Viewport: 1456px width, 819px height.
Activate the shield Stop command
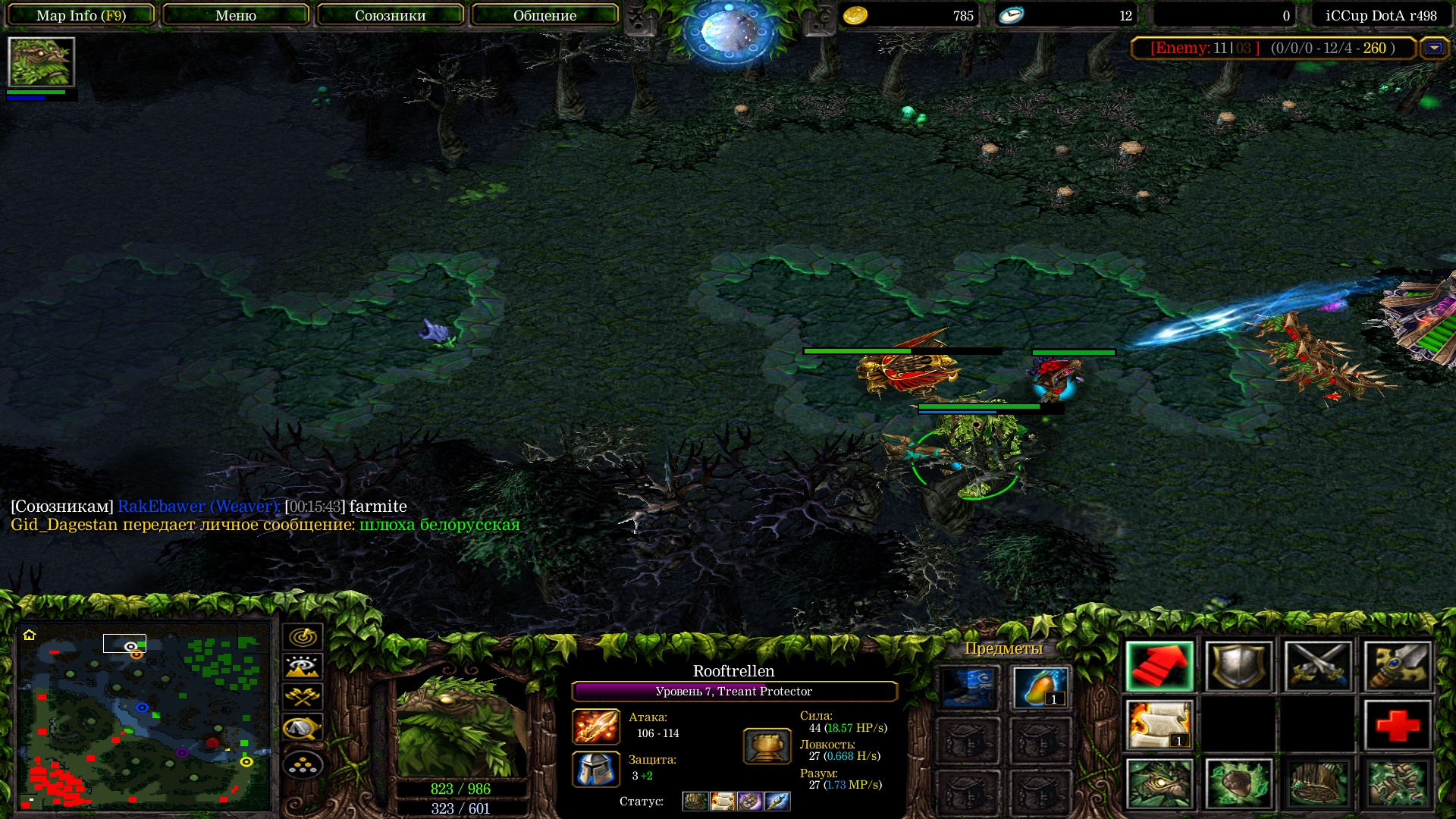point(1238,667)
